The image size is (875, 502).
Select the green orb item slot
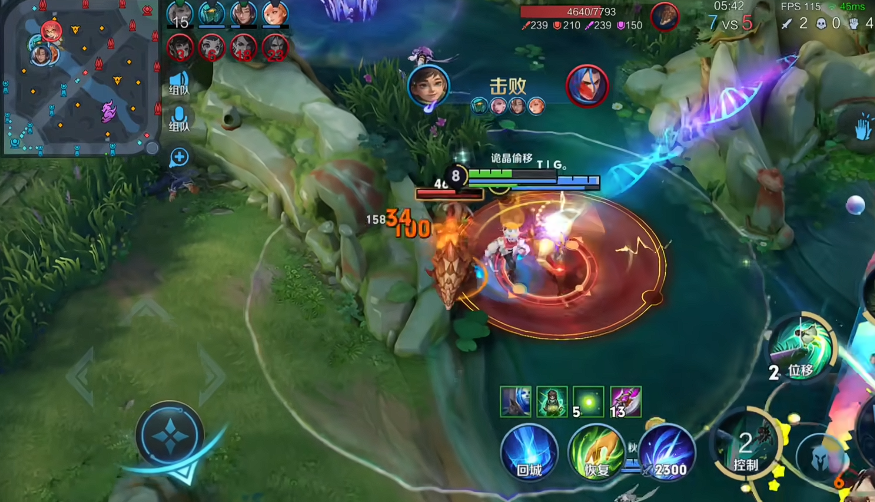(x=588, y=401)
